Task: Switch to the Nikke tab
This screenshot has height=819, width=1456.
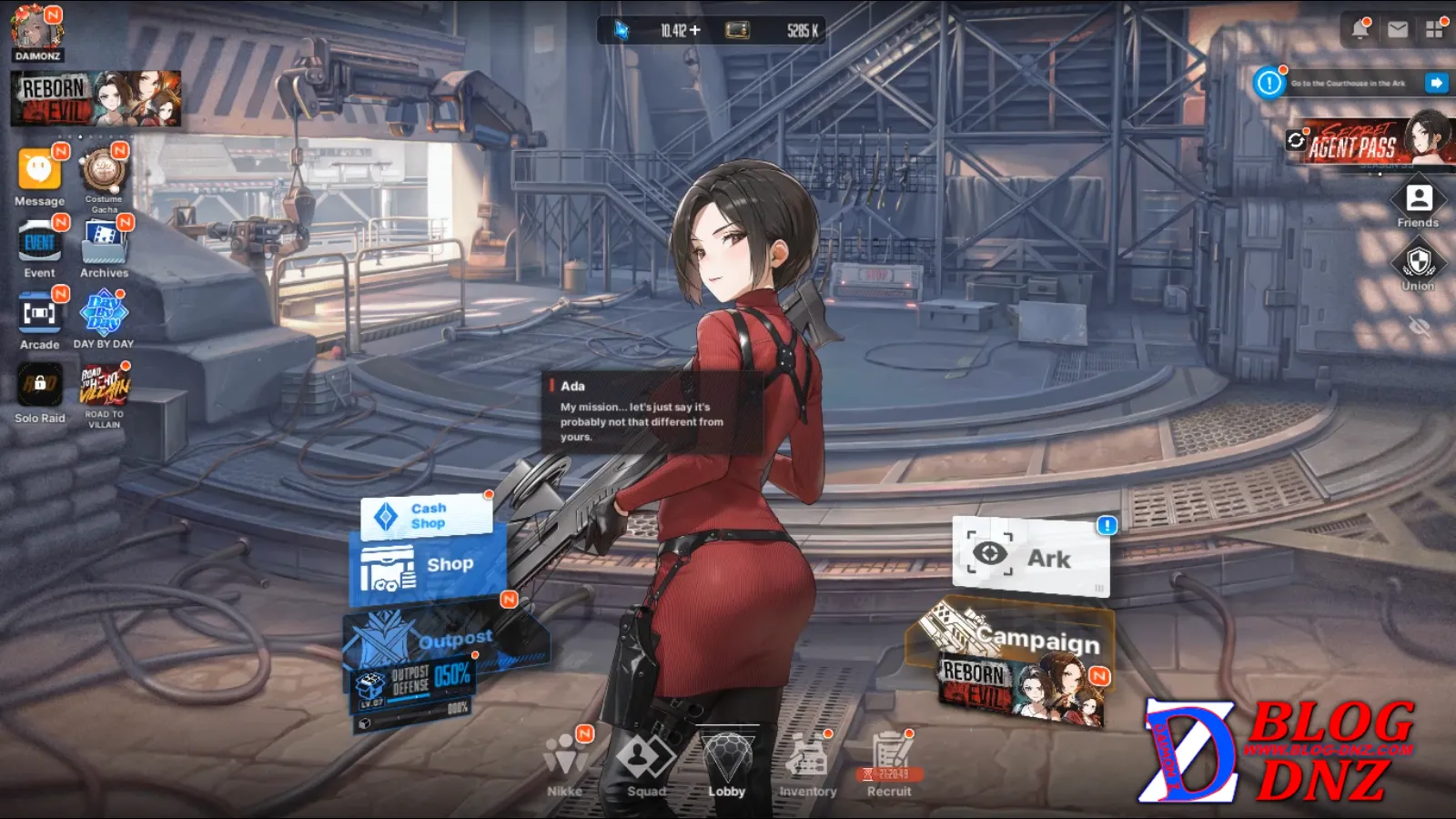Action: [565, 764]
